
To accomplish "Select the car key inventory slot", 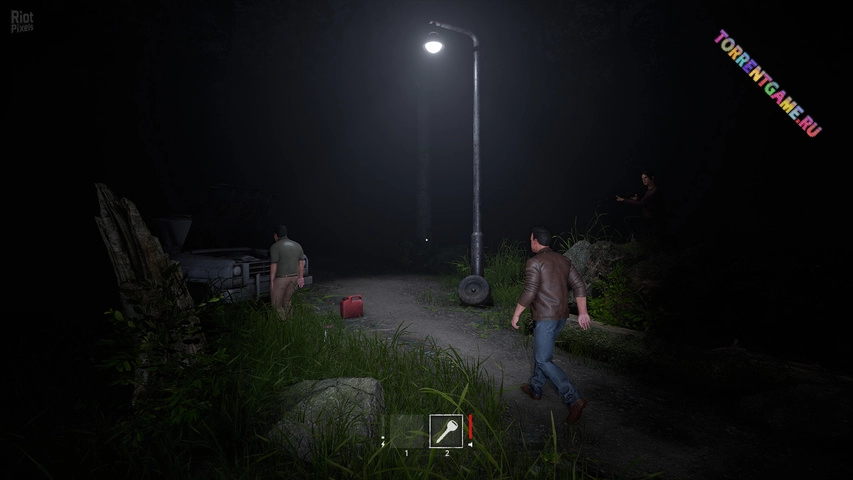I will (x=446, y=431).
